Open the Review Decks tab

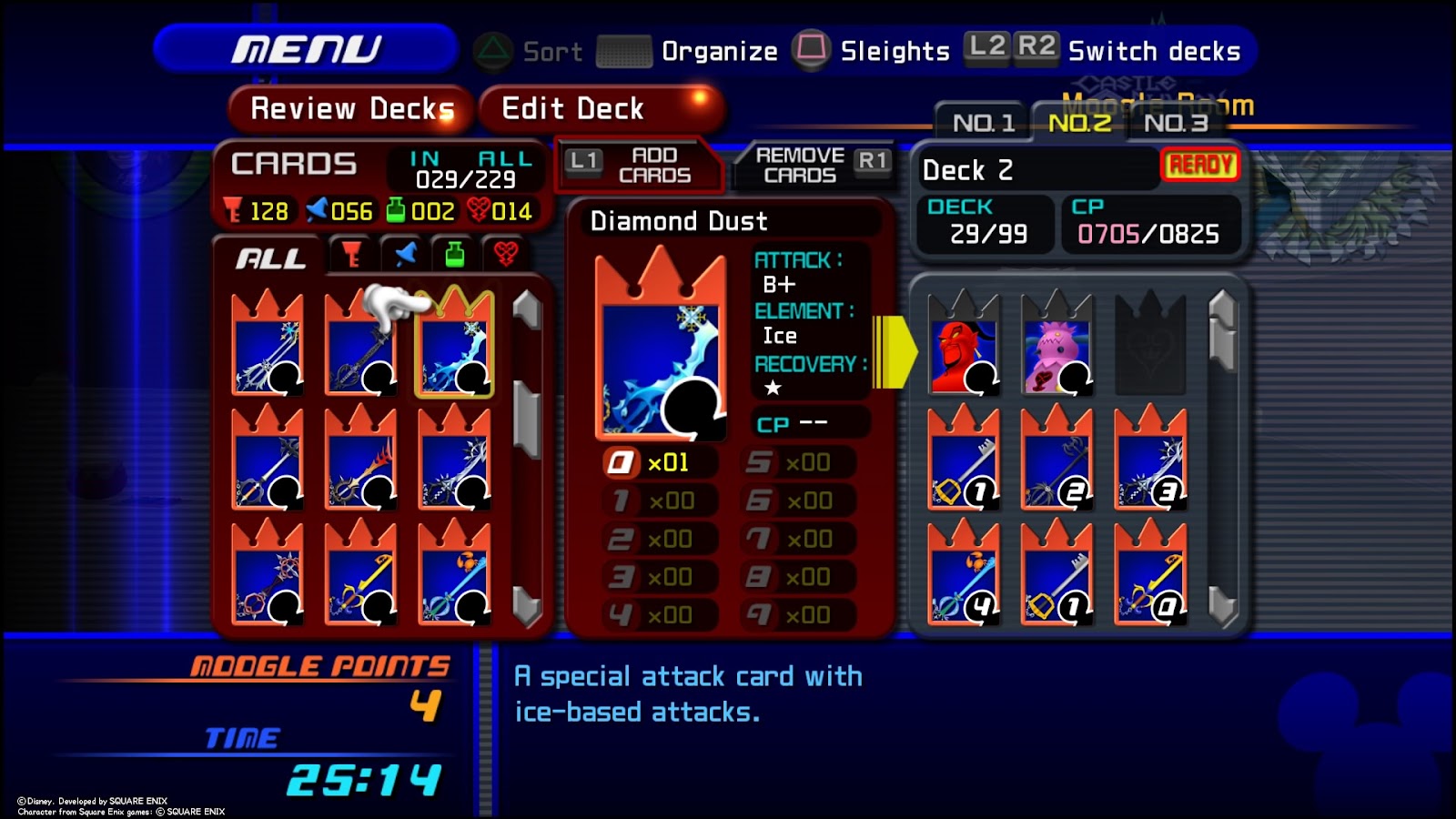tap(350, 107)
